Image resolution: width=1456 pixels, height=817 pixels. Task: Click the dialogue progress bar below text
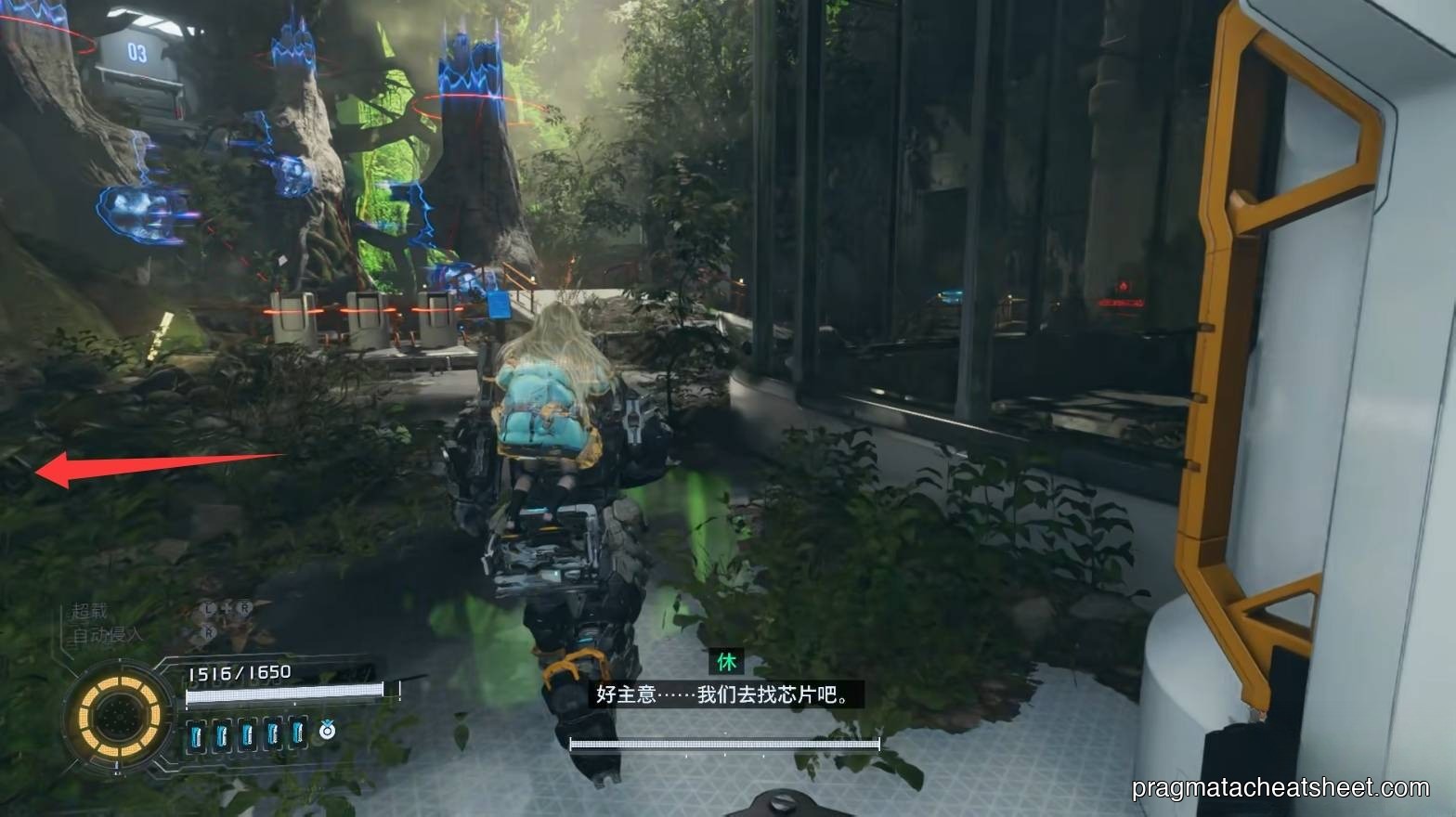[724, 743]
